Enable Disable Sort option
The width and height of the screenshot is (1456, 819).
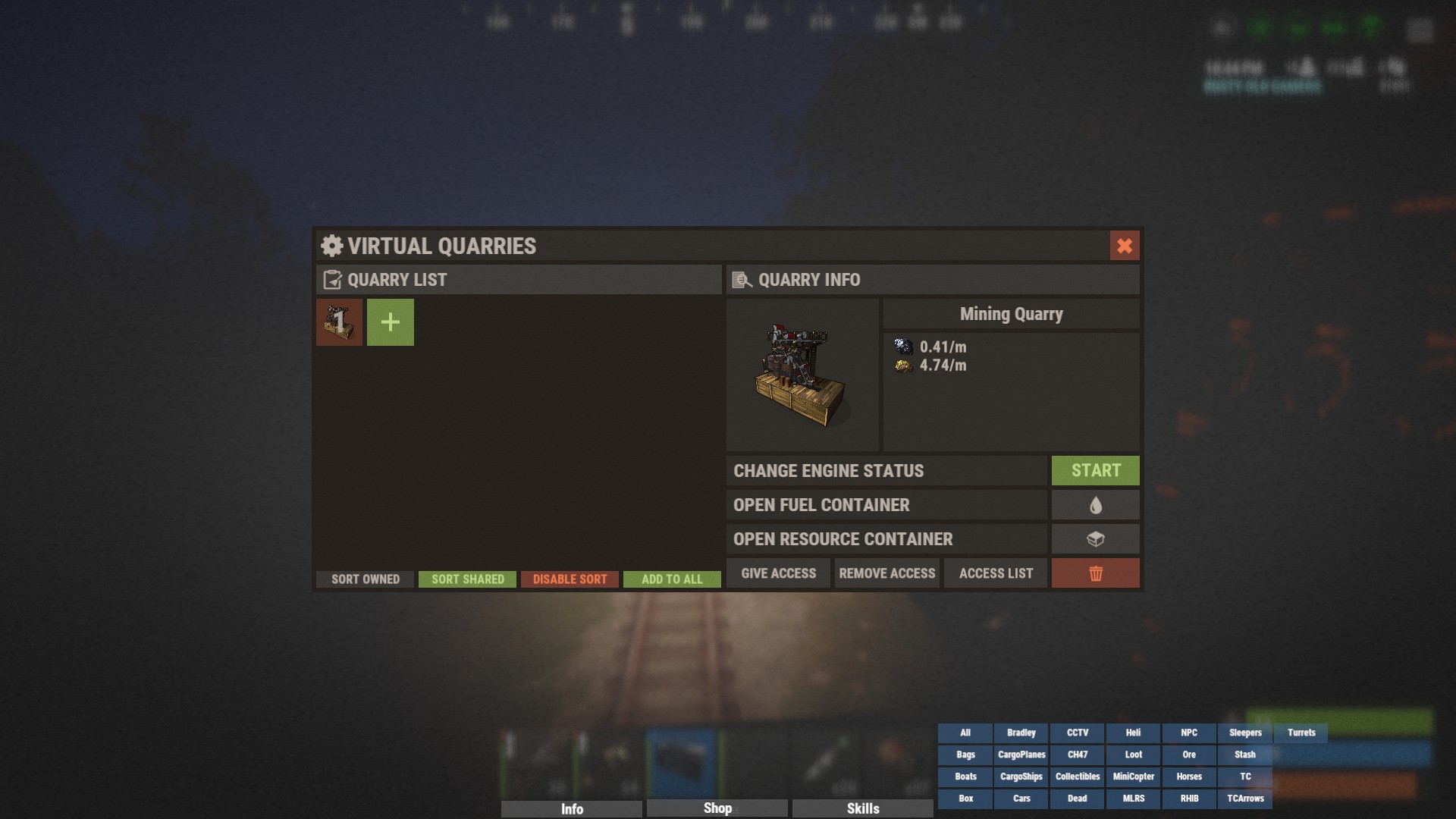(570, 579)
